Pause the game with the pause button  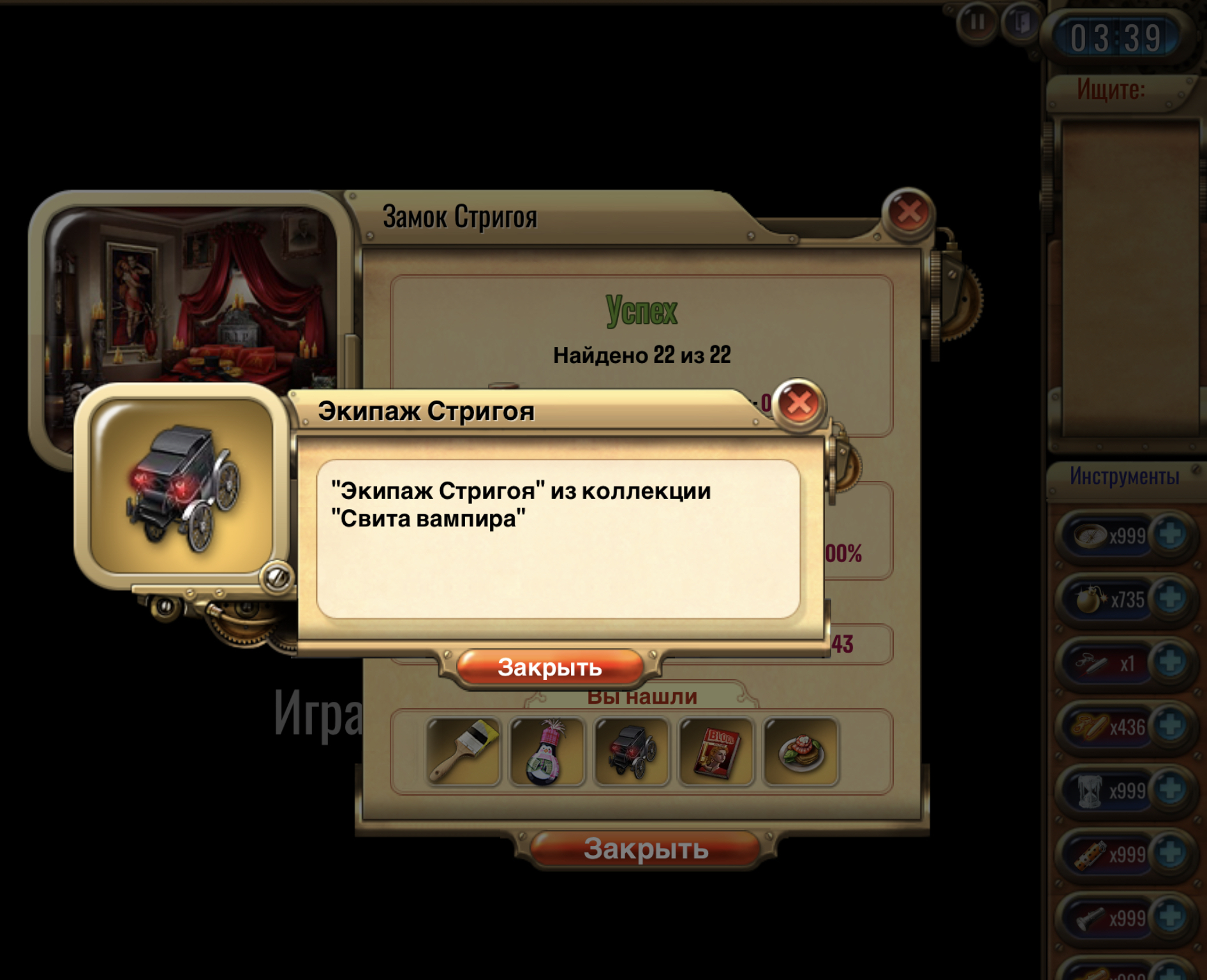point(977,24)
